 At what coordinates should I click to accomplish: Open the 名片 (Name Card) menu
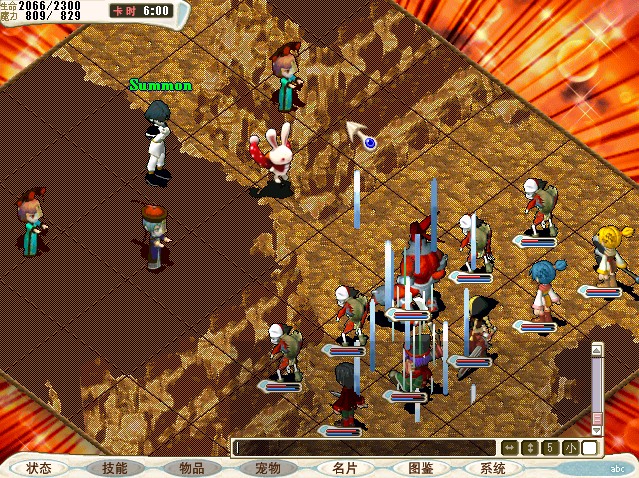click(344, 468)
